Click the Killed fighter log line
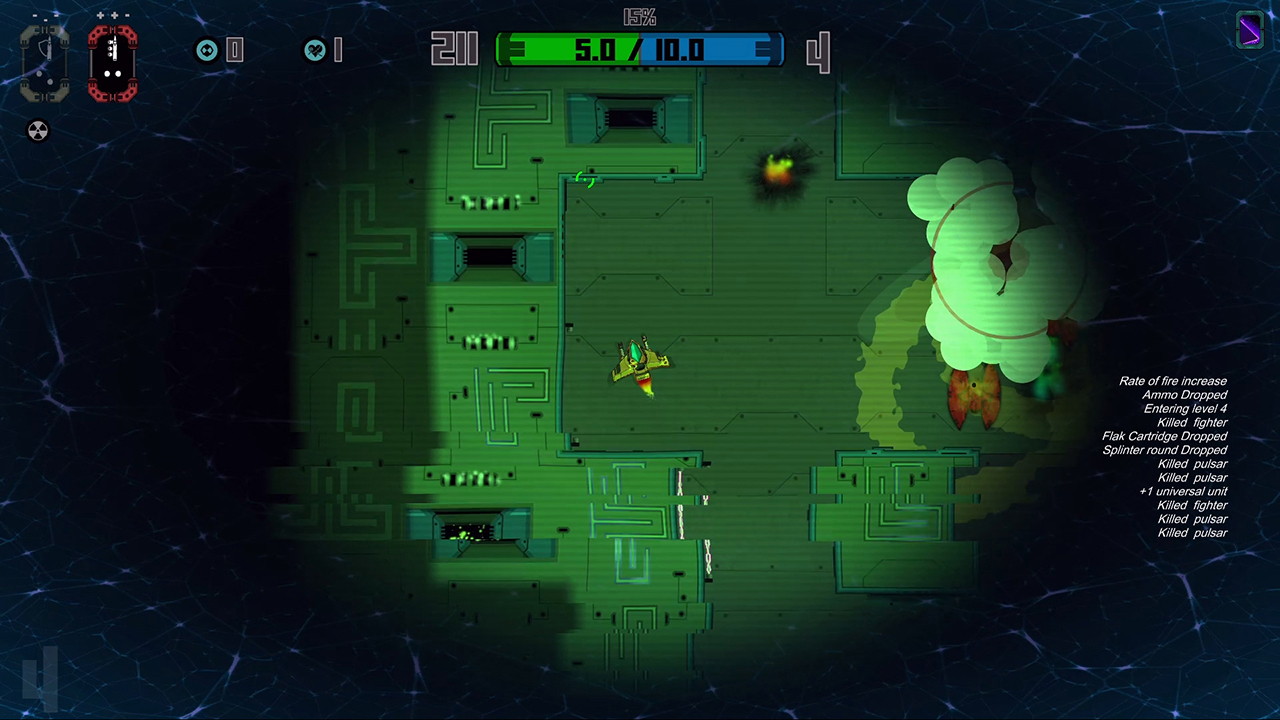Image resolution: width=1280 pixels, height=720 pixels. [1190, 422]
